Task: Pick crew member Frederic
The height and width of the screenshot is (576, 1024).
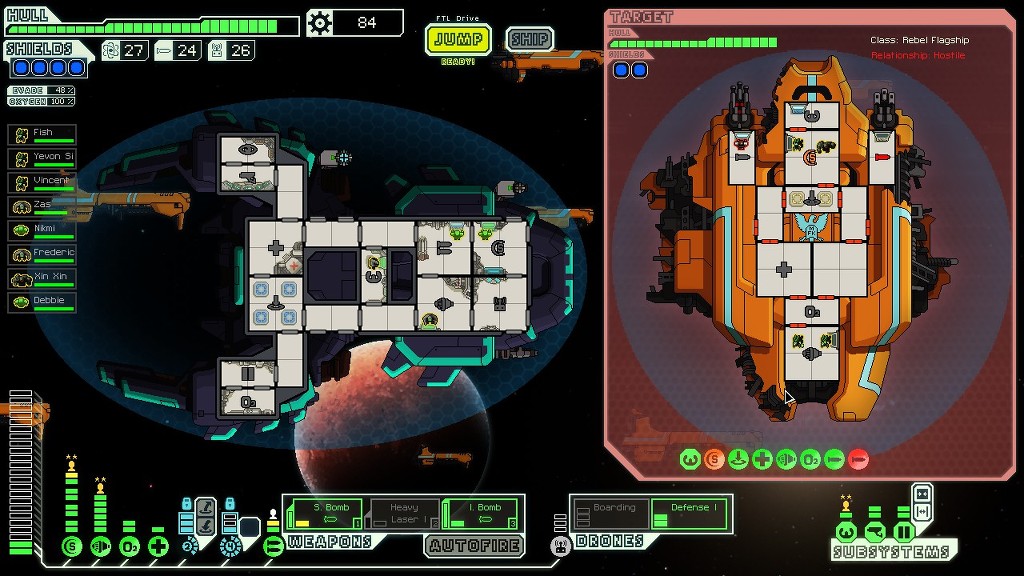Action: pyautogui.click(x=43, y=254)
